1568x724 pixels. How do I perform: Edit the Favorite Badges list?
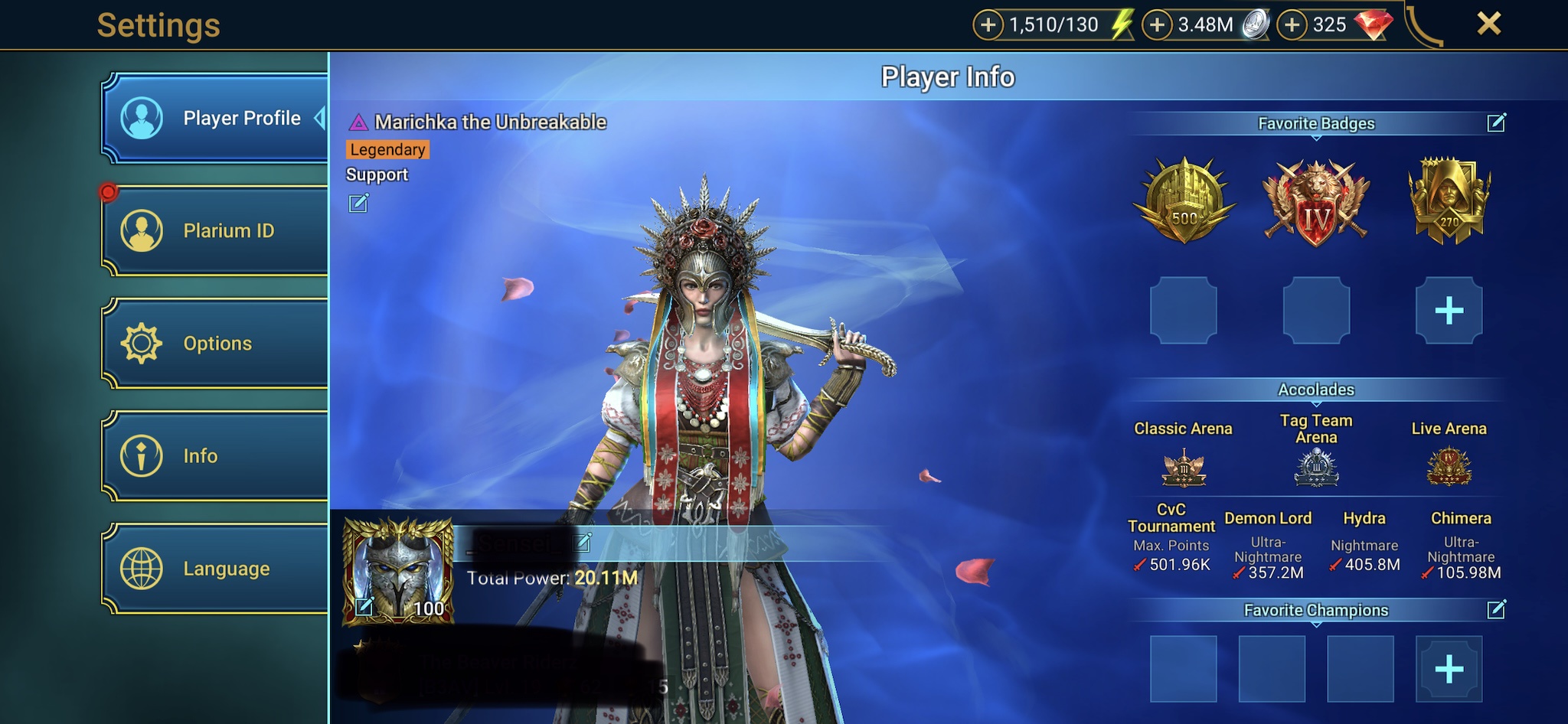pyautogui.click(x=1496, y=123)
